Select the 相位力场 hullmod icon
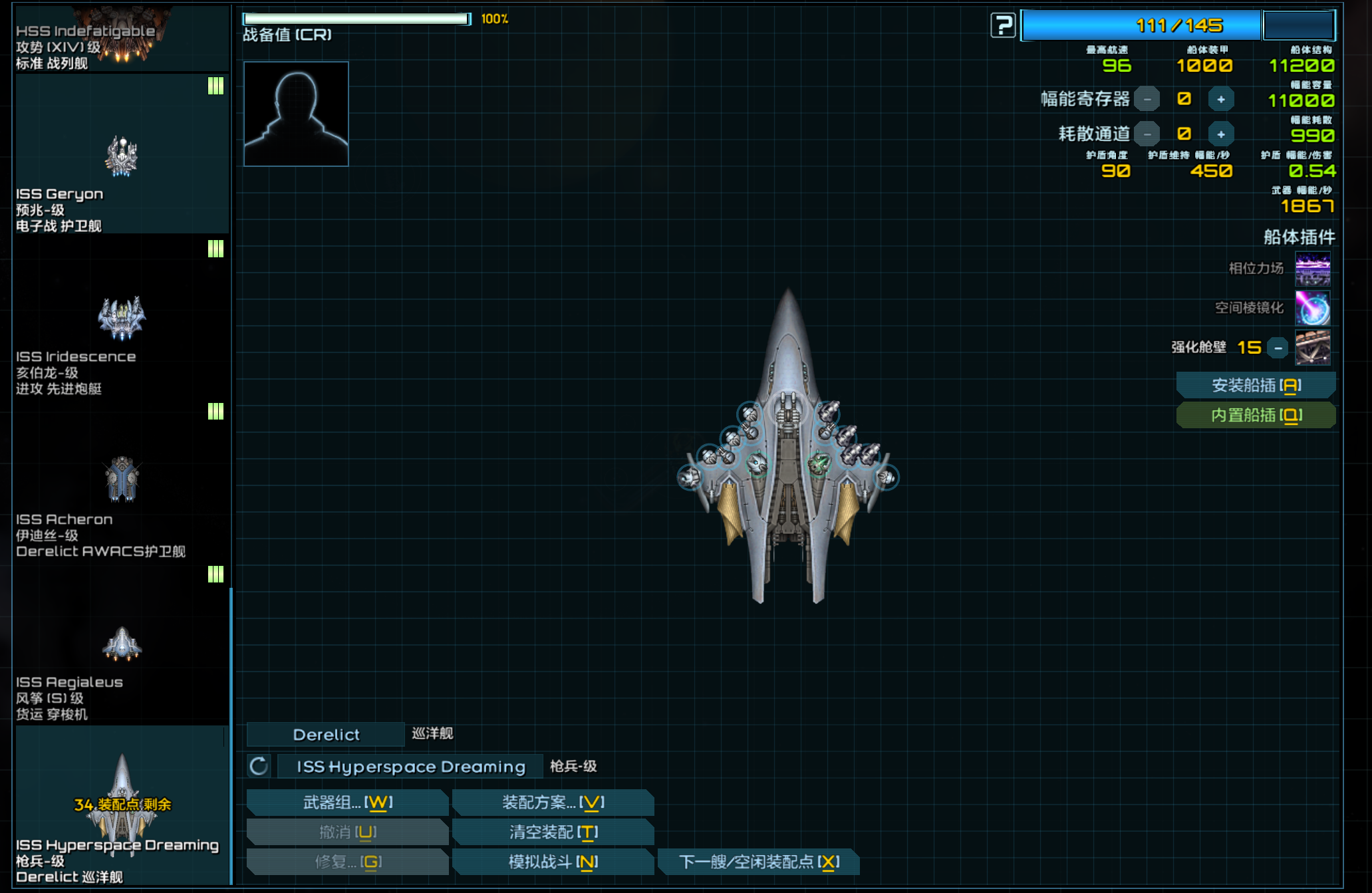This screenshot has width=1372, height=893. point(1312,269)
